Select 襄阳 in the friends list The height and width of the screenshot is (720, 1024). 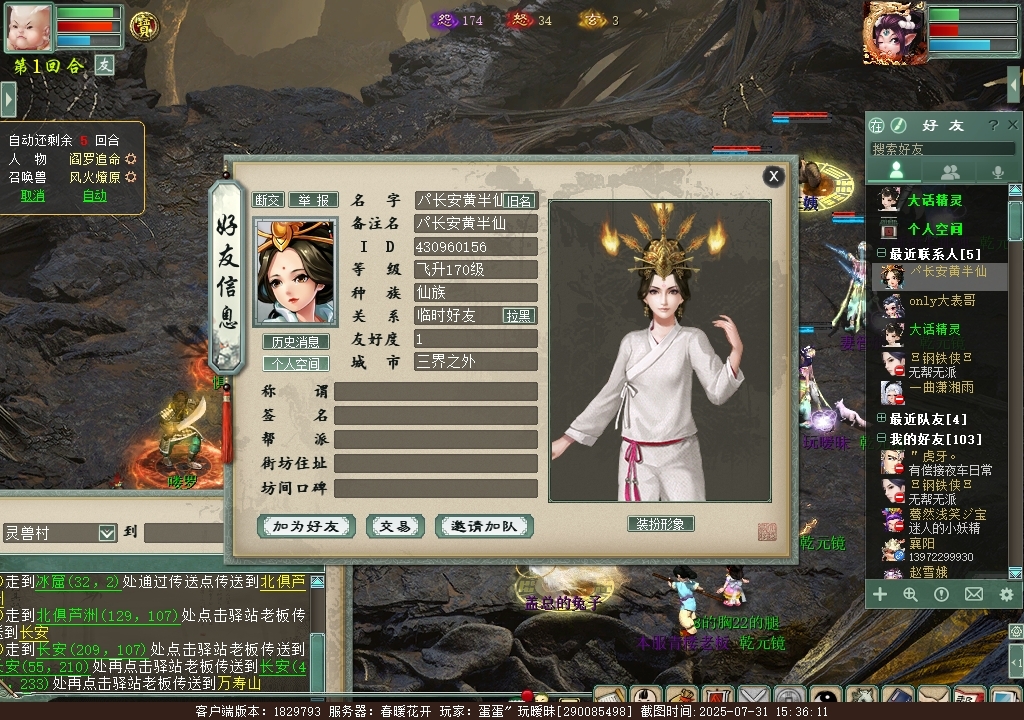[922, 543]
